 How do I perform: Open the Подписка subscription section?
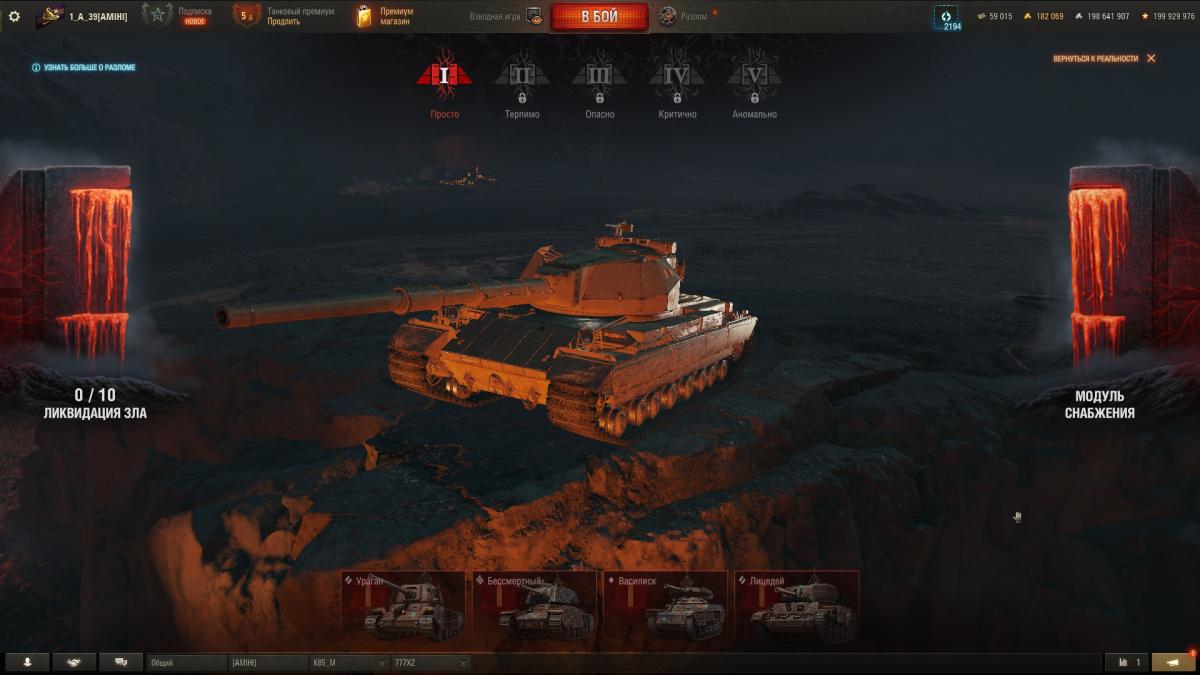click(x=194, y=16)
